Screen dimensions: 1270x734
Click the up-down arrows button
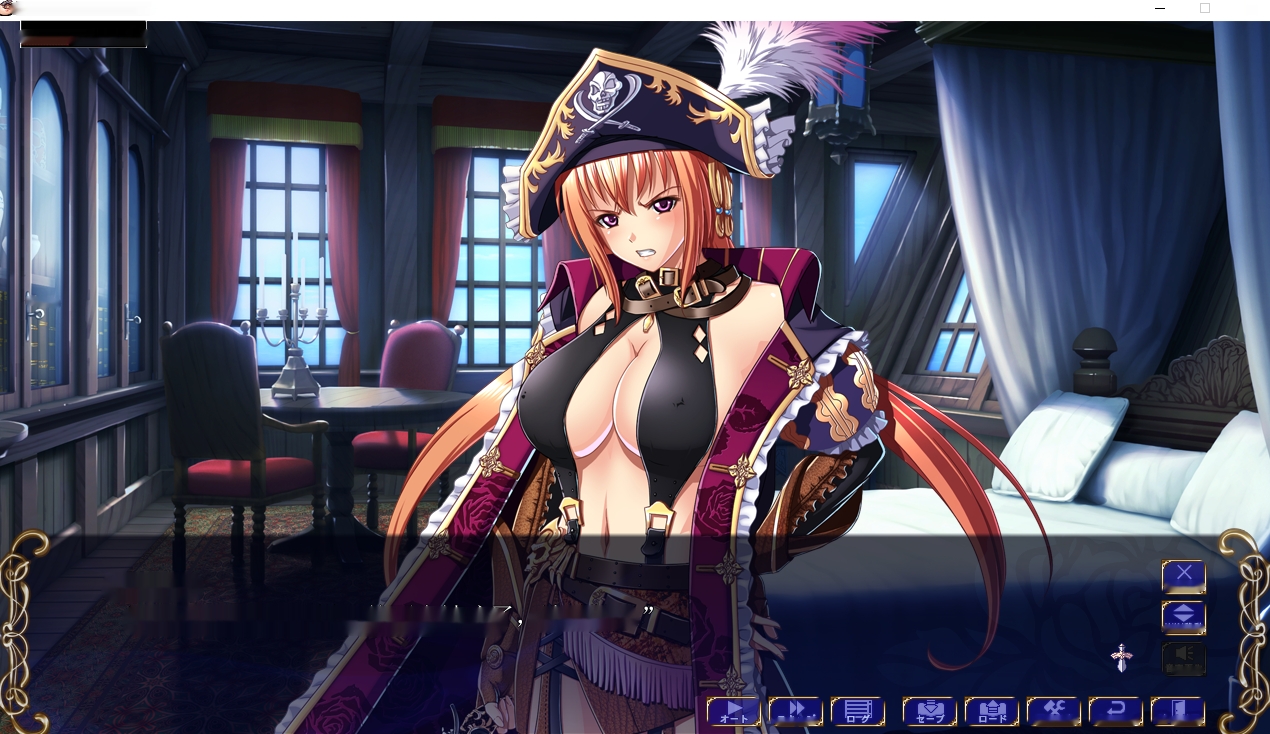point(1183,616)
